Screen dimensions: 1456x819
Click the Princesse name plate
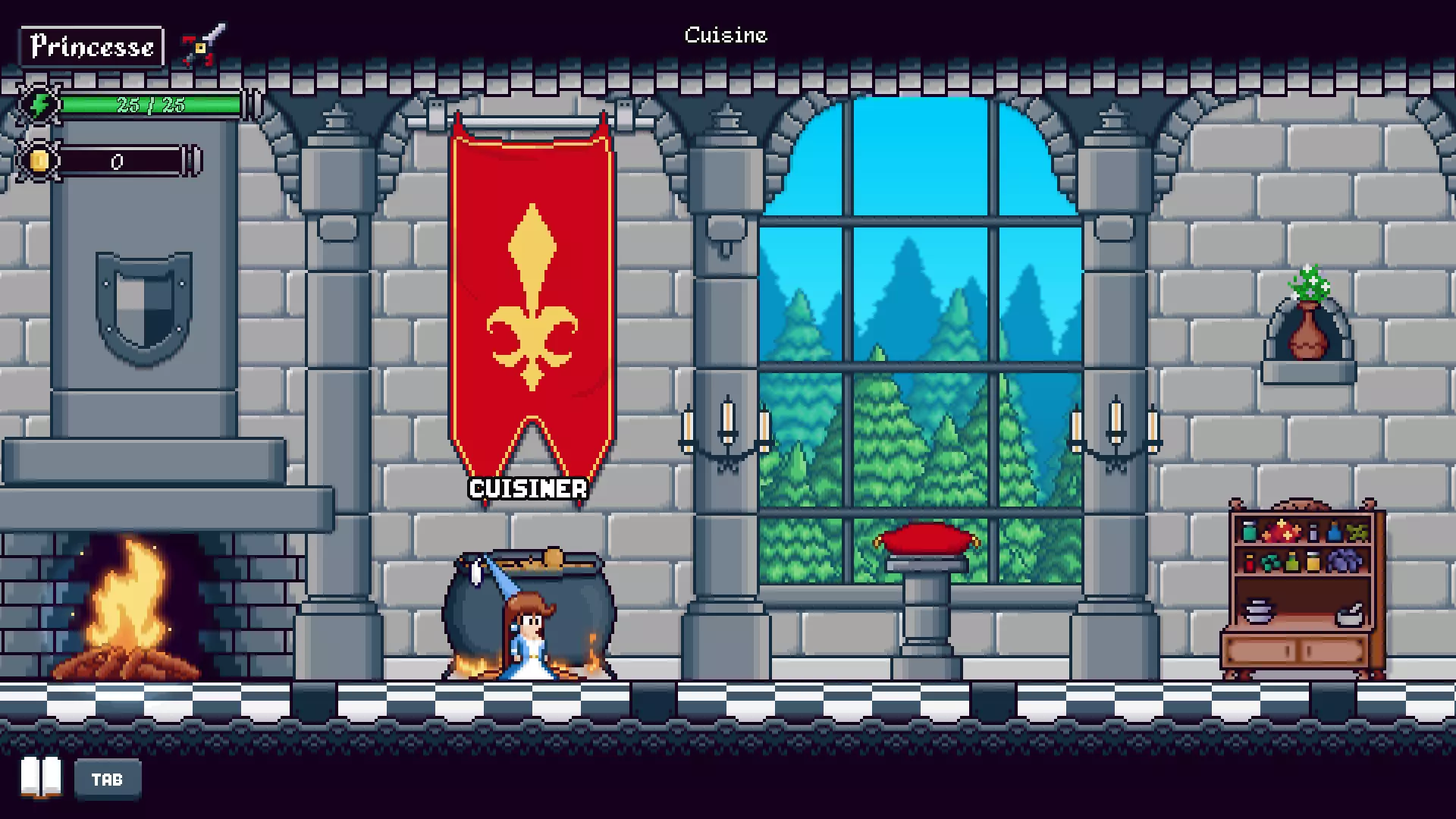click(93, 45)
